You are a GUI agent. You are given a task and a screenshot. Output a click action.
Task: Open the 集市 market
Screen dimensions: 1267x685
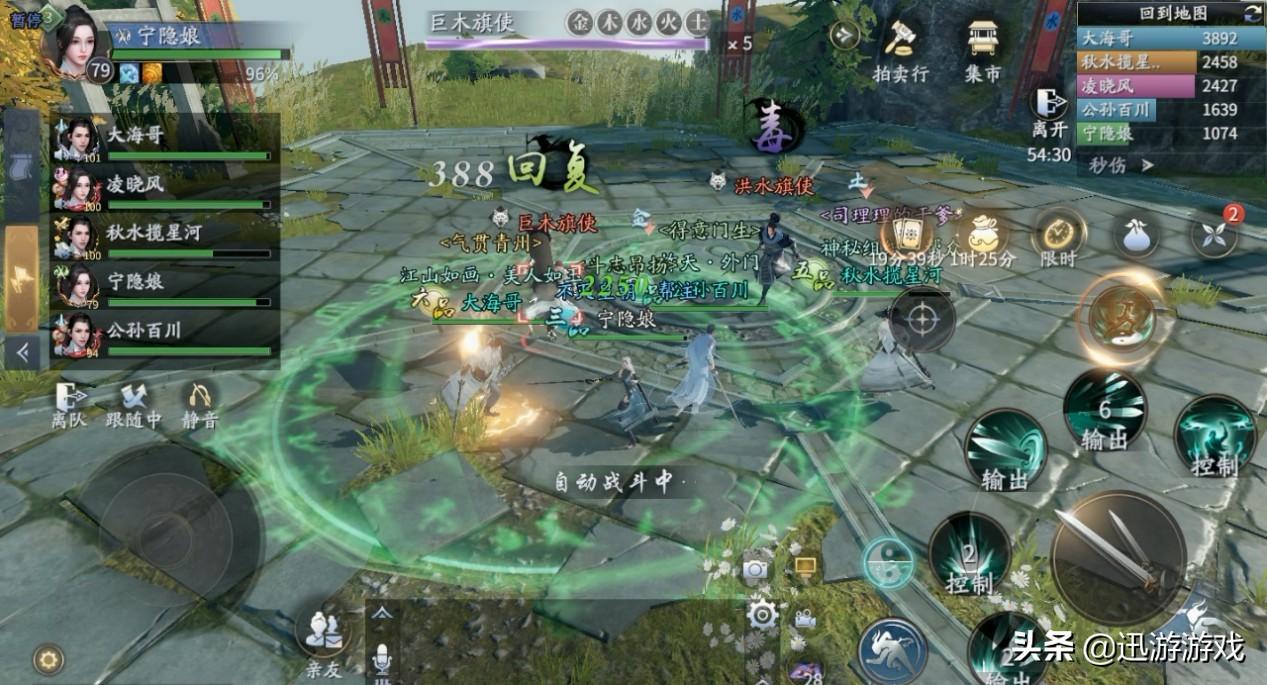point(983,49)
